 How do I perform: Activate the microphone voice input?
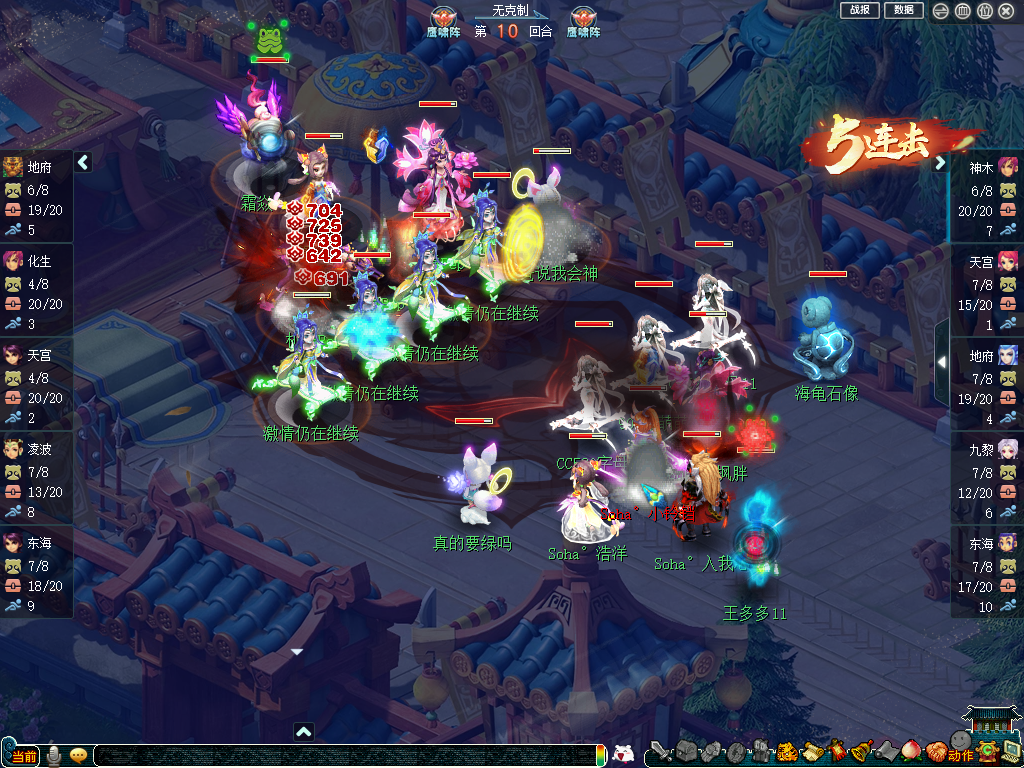pos(54,755)
